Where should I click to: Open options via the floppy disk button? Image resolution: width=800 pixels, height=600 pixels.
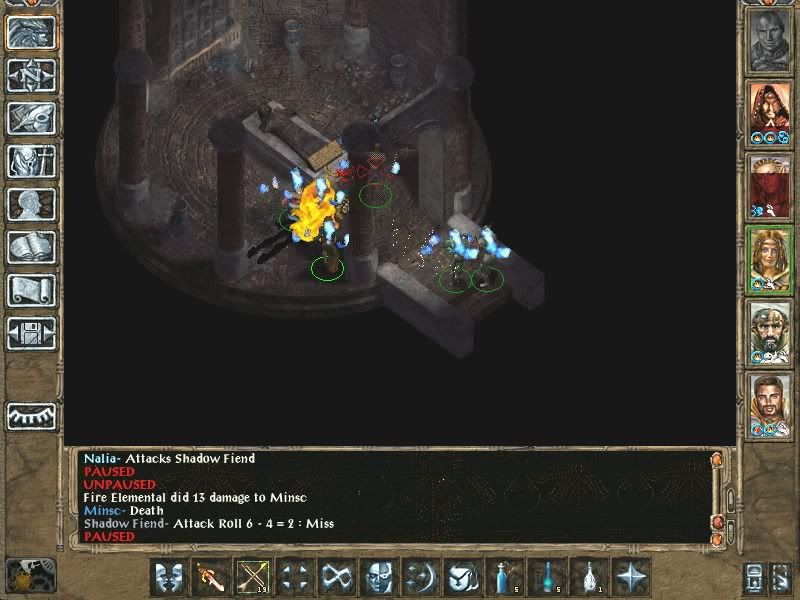pyautogui.click(x=31, y=332)
